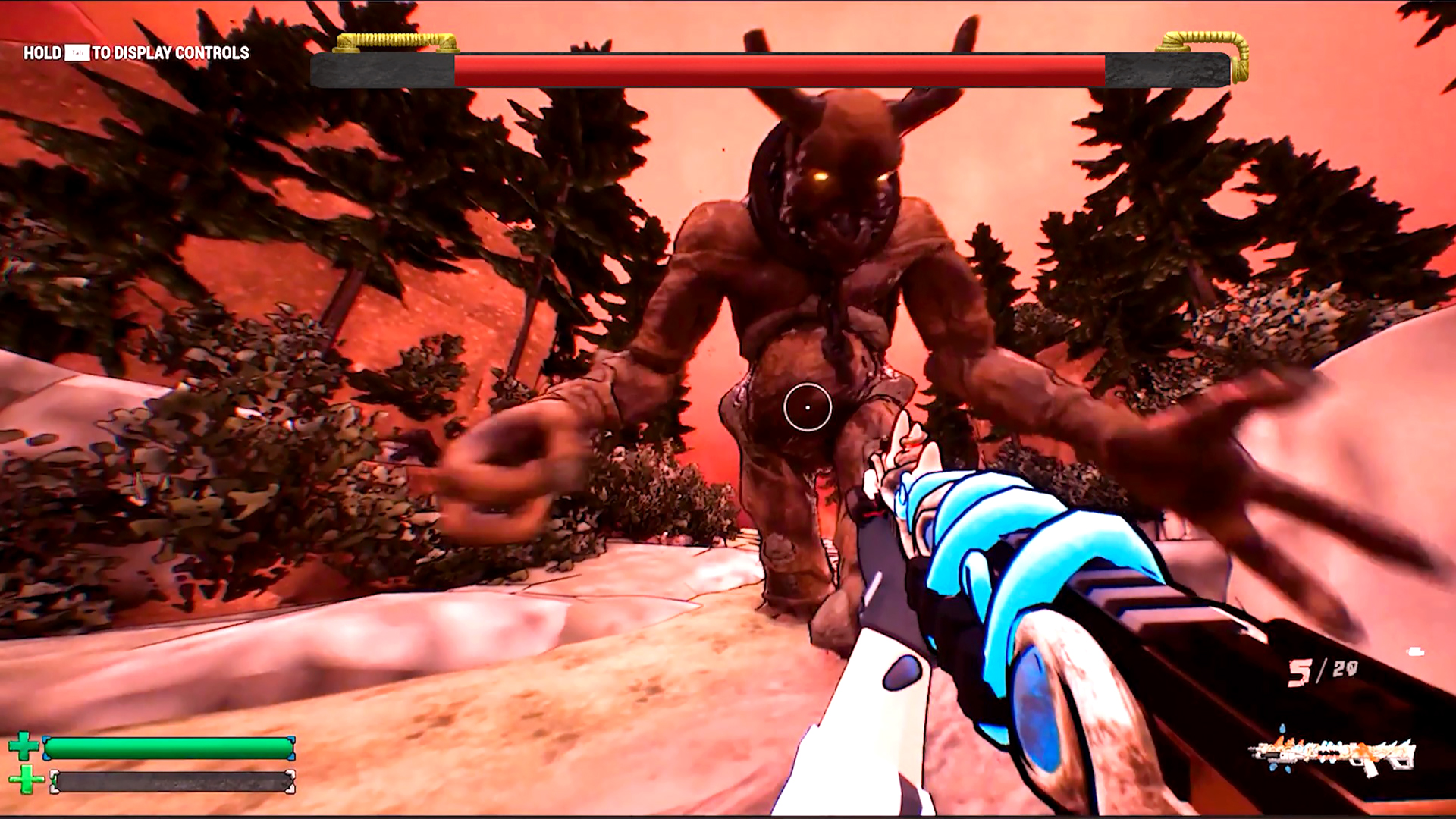Screen dimensions: 1456x819
Task: Click the gamepad button icon in the controls prompt
Action: (76, 54)
